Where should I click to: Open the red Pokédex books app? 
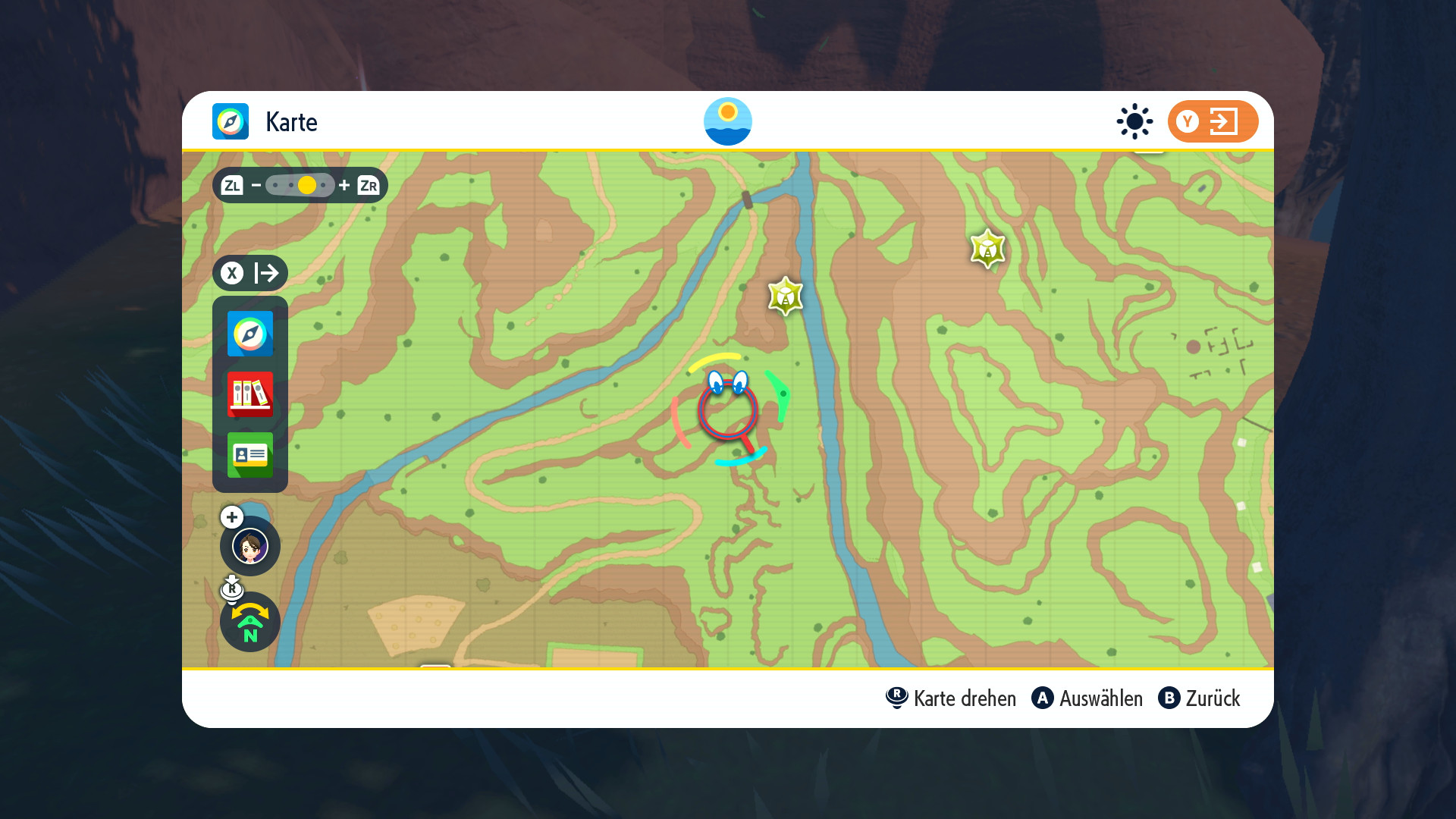(x=250, y=394)
